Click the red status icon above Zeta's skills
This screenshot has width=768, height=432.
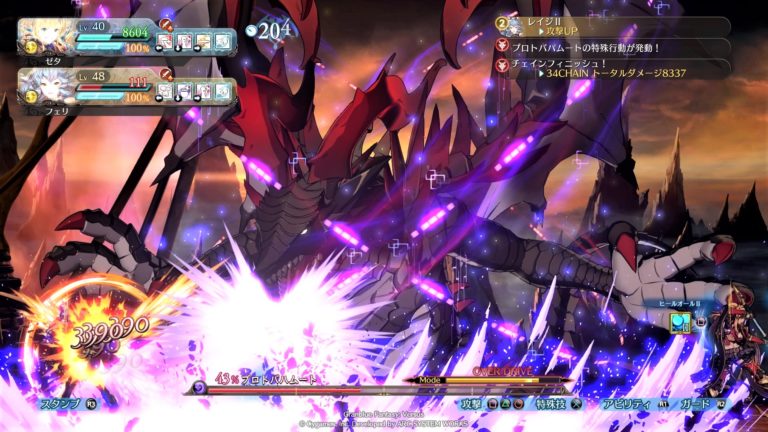coord(166,23)
